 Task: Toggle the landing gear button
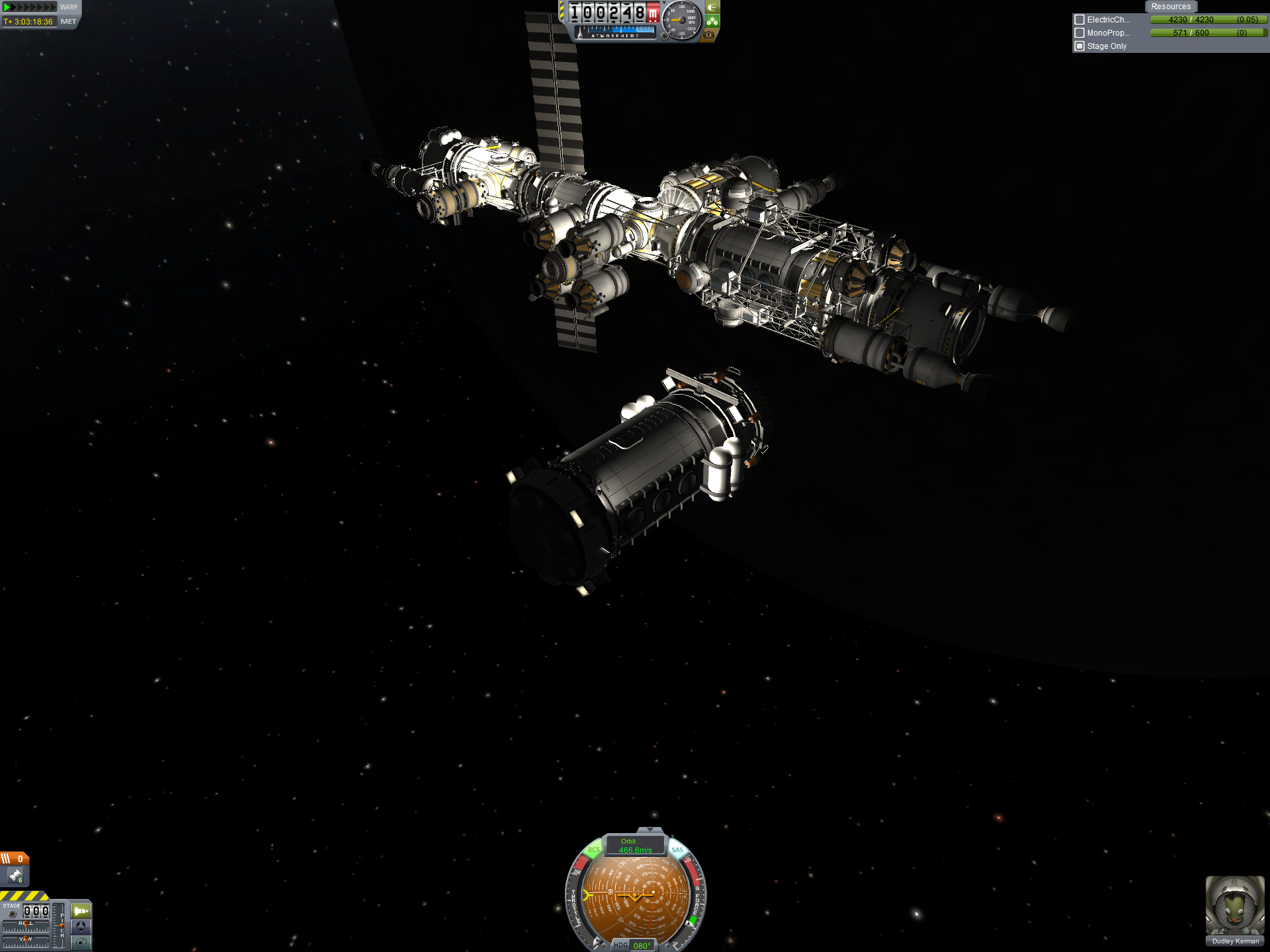tap(712, 21)
